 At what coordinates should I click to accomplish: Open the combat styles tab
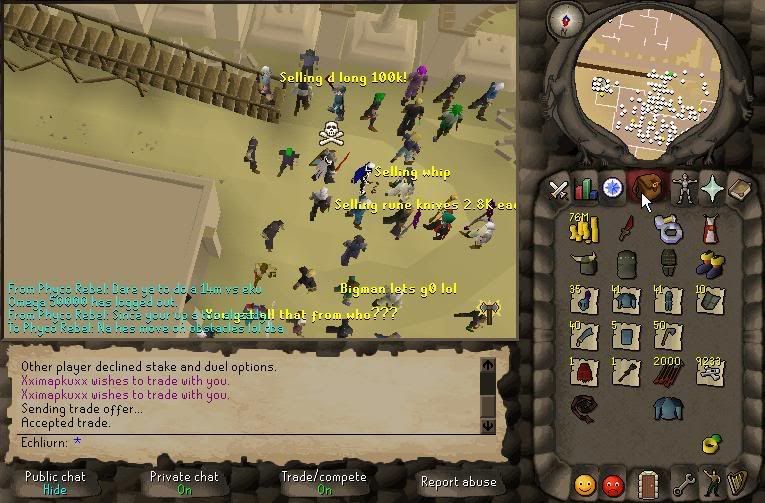point(560,187)
